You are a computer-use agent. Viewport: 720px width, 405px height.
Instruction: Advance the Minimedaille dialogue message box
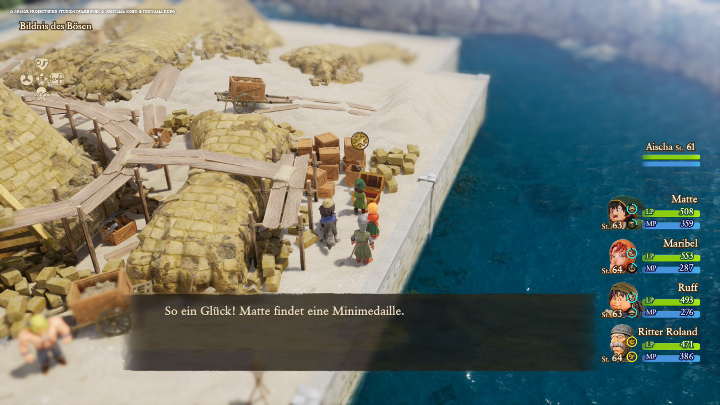tap(360, 330)
